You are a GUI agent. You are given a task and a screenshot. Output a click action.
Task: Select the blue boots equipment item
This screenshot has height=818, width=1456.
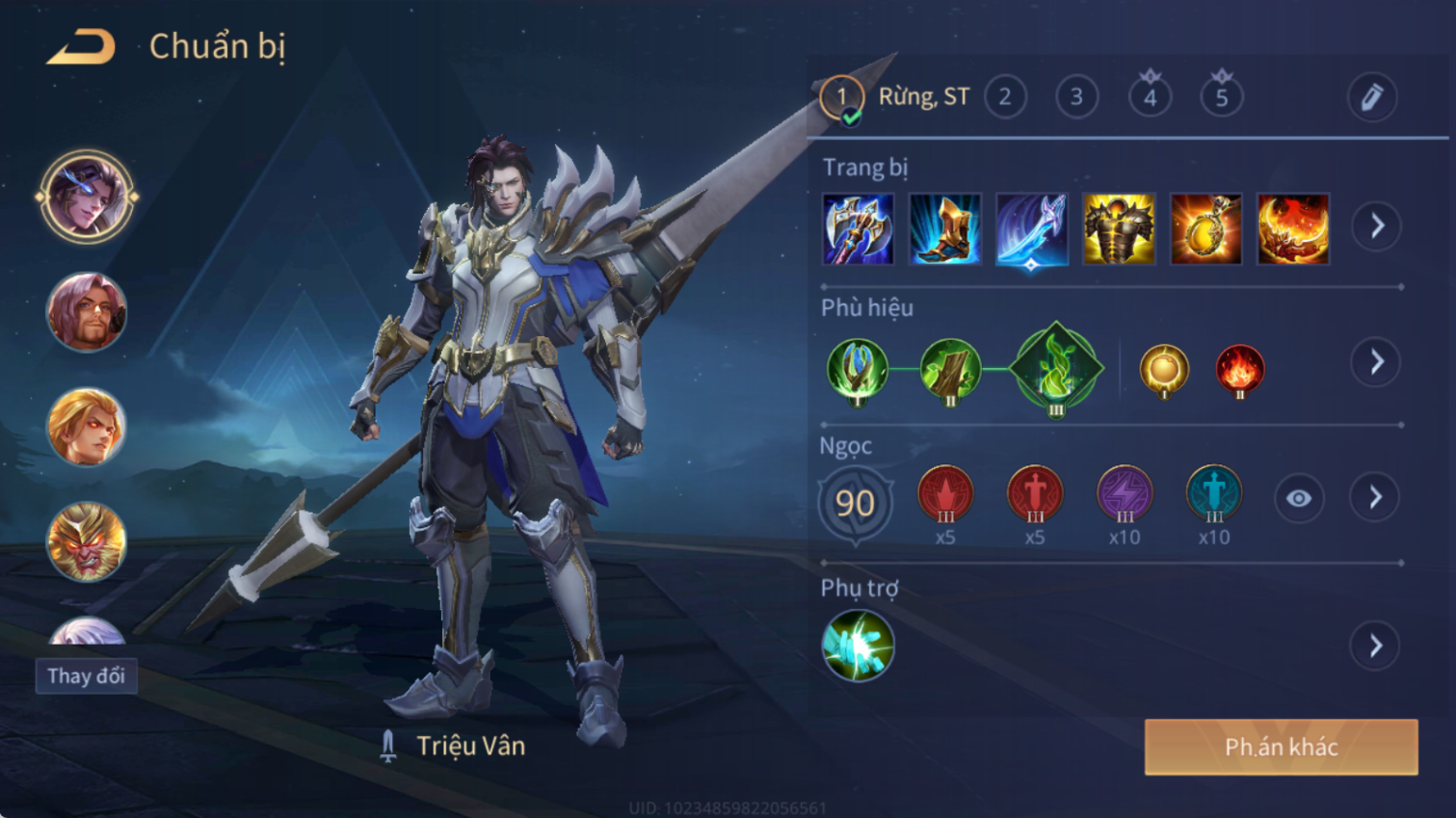[944, 229]
